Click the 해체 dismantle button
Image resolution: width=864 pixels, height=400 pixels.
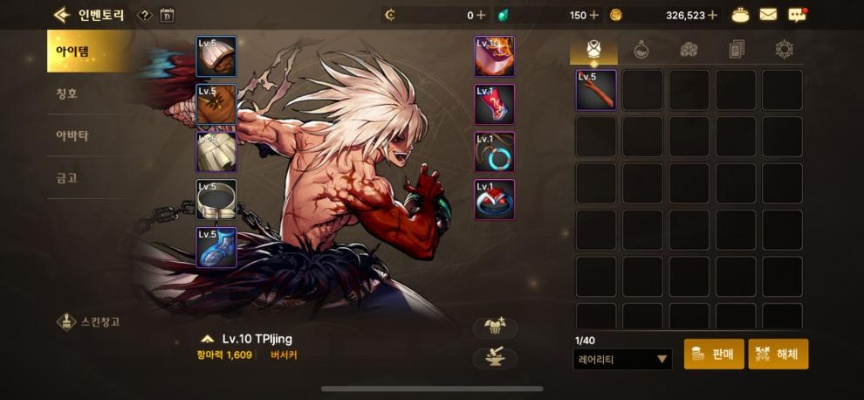tap(778, 354)
